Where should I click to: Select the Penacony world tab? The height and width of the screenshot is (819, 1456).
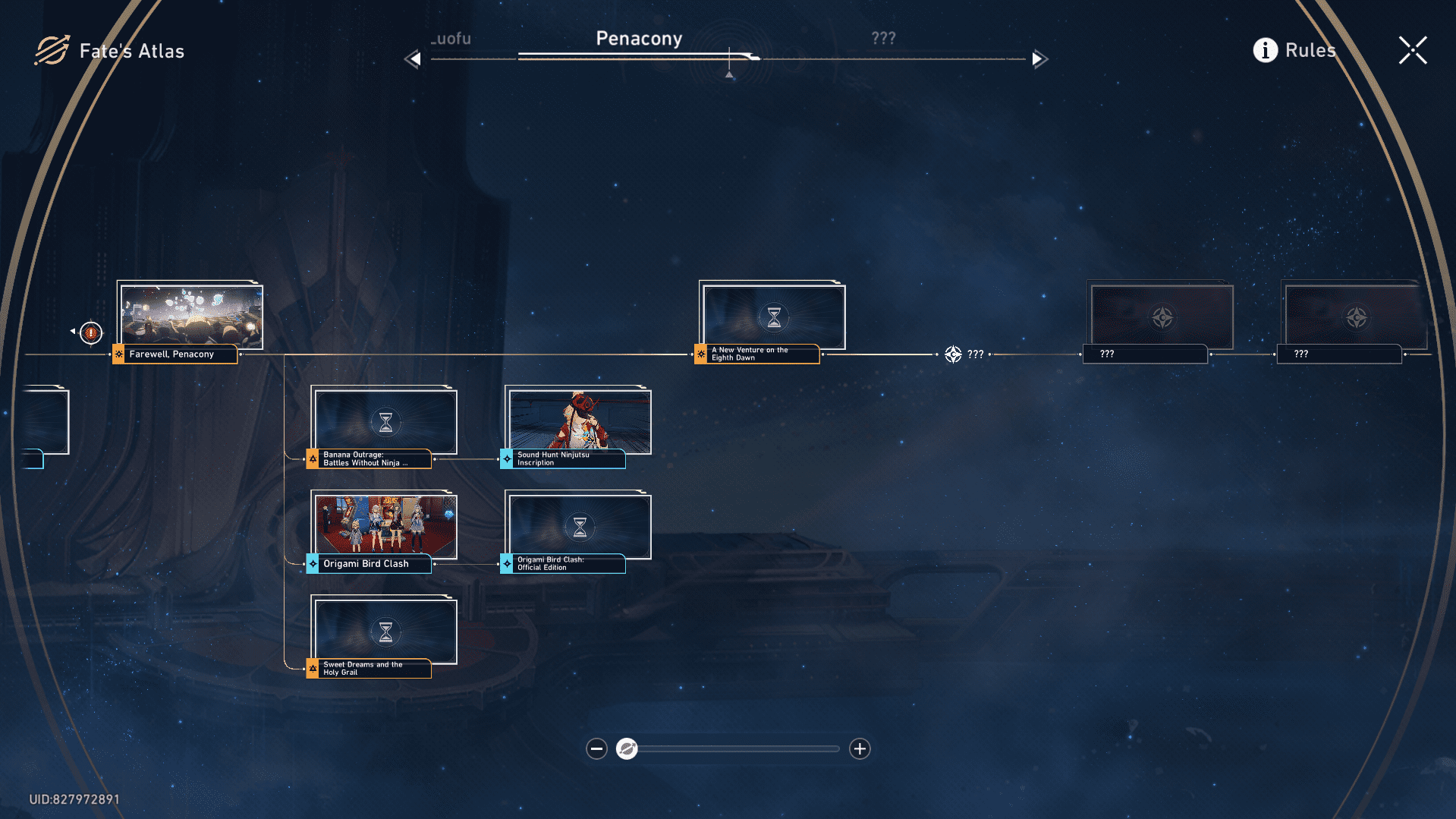point(639,39)
